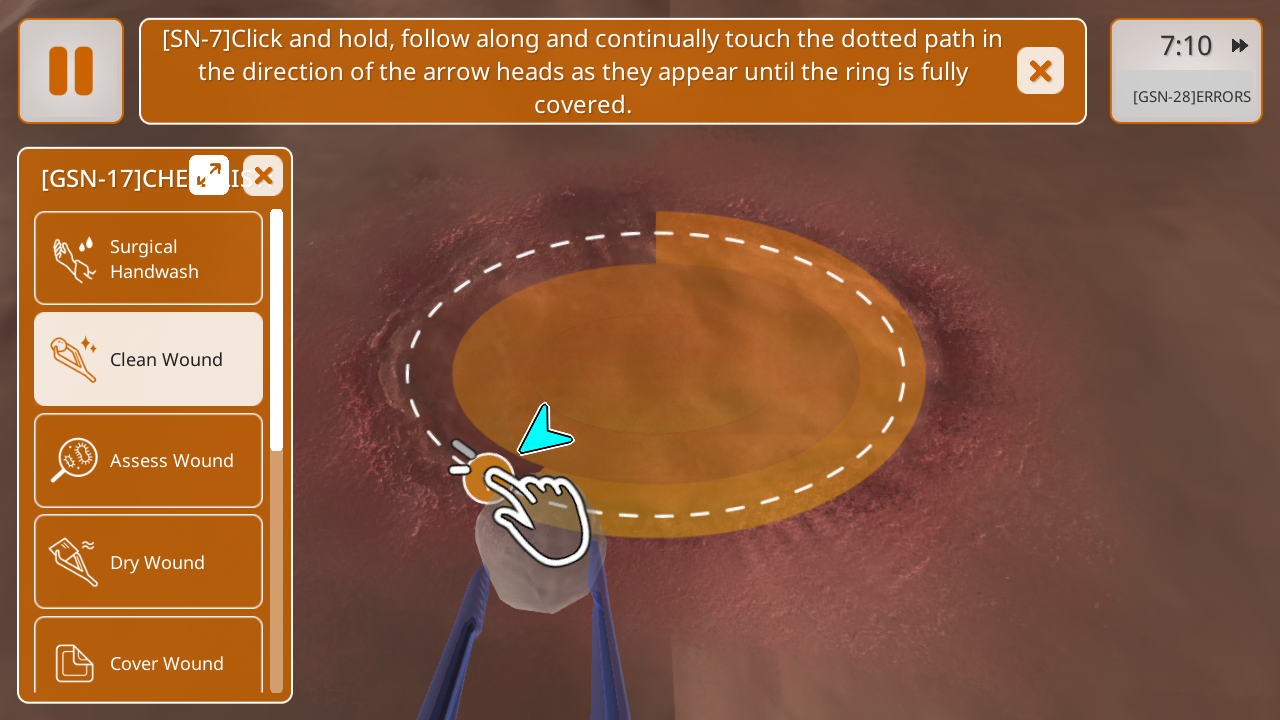The height and width of the screenshot is (720, 1280).
Task: Choose the Cover Wound checklist item
Action: point(149,660)
